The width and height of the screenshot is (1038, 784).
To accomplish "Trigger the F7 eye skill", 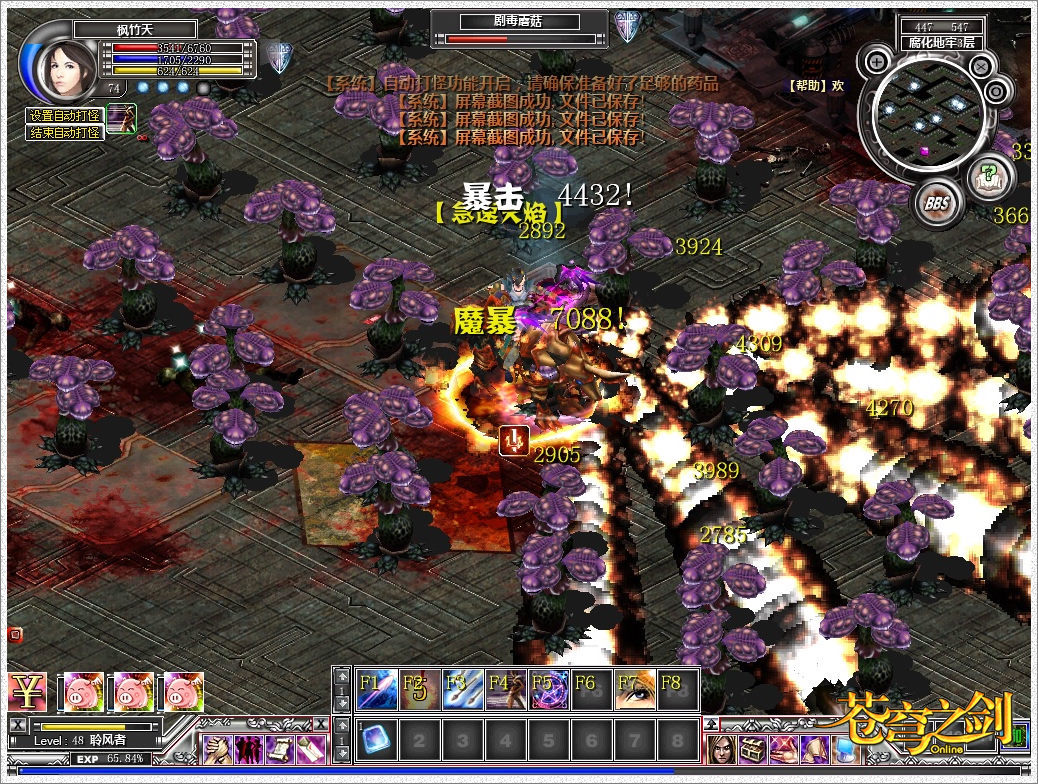I will click(635, 689).
